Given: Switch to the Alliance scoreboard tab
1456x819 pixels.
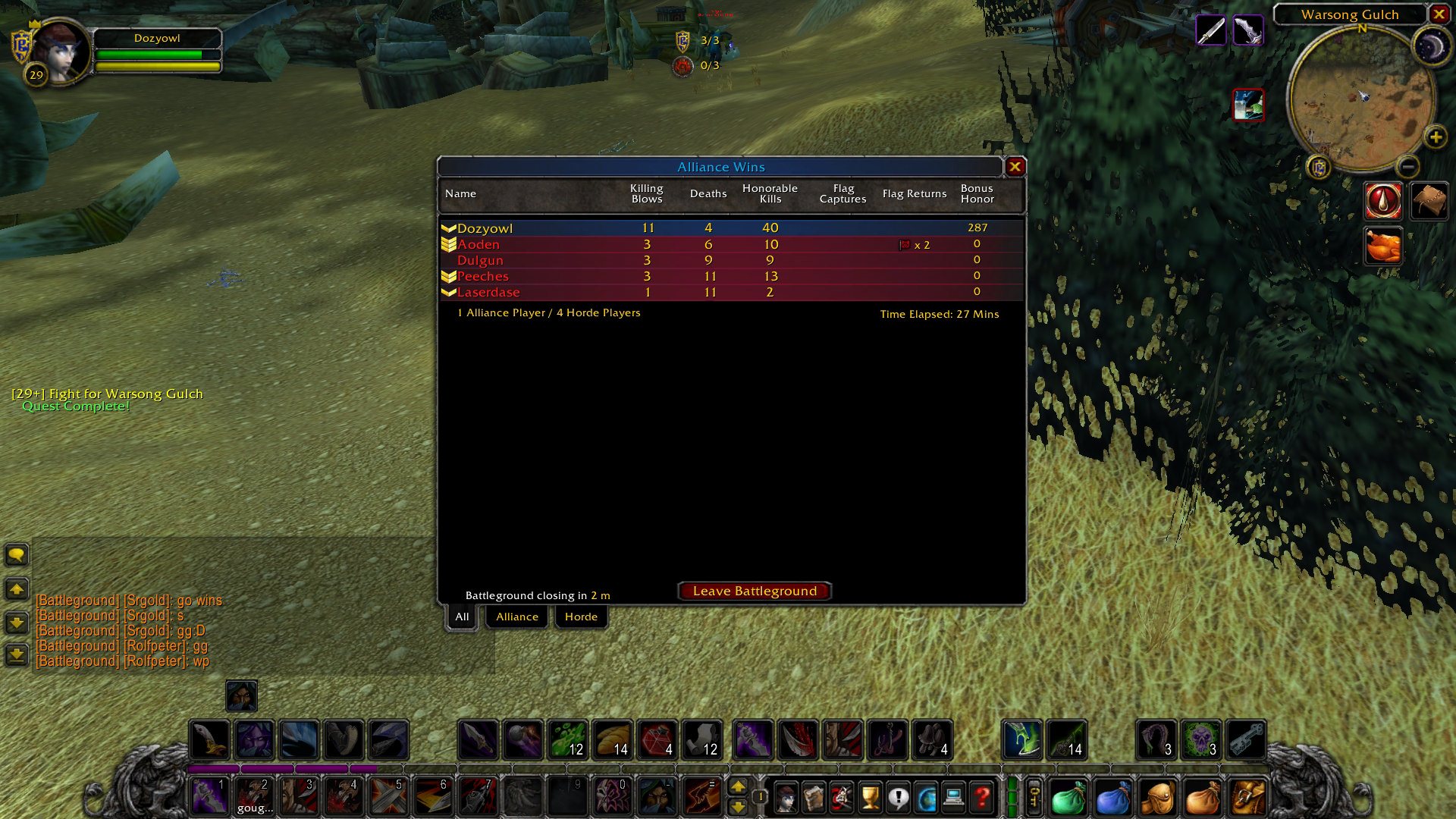Looking at the screenshot, I should [517, 617].
